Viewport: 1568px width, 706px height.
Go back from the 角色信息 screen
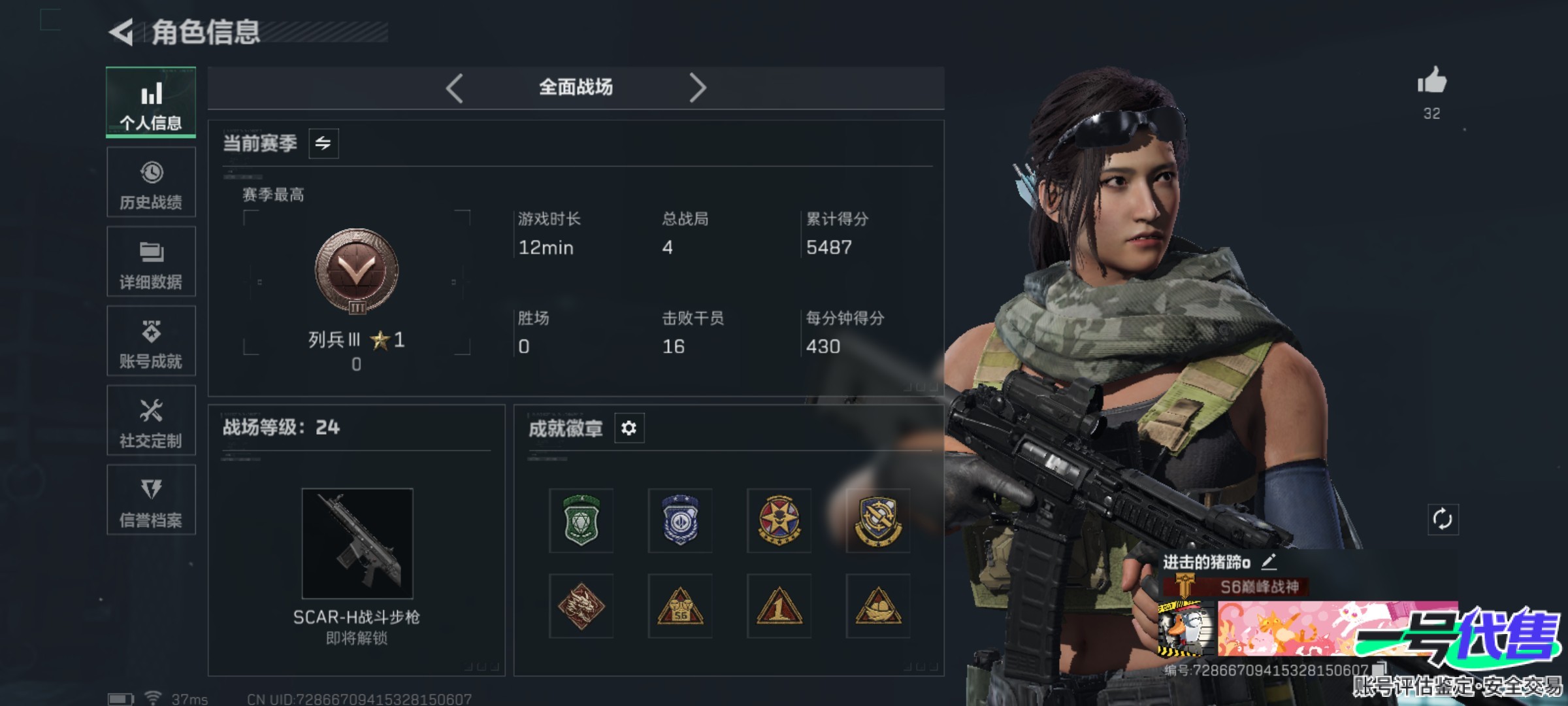122,32
